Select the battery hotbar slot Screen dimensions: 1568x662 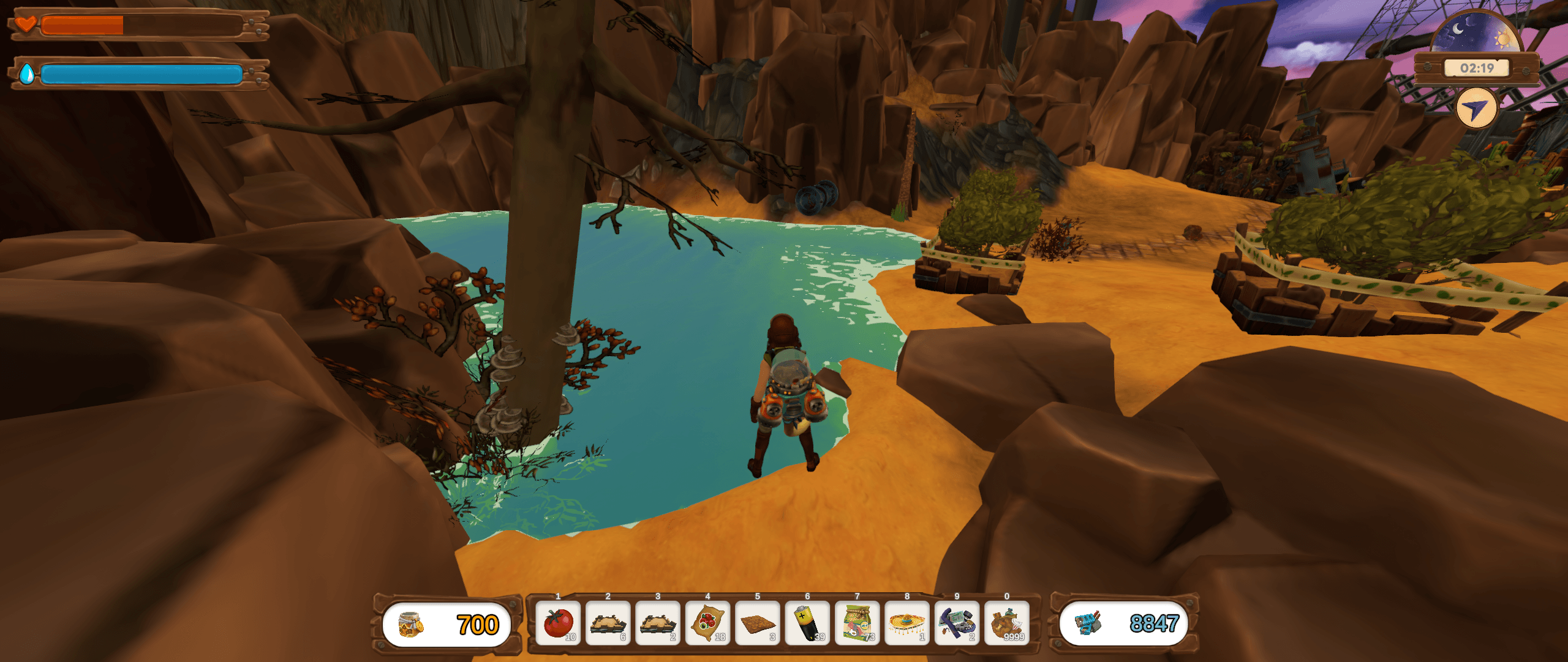(807, 623)
